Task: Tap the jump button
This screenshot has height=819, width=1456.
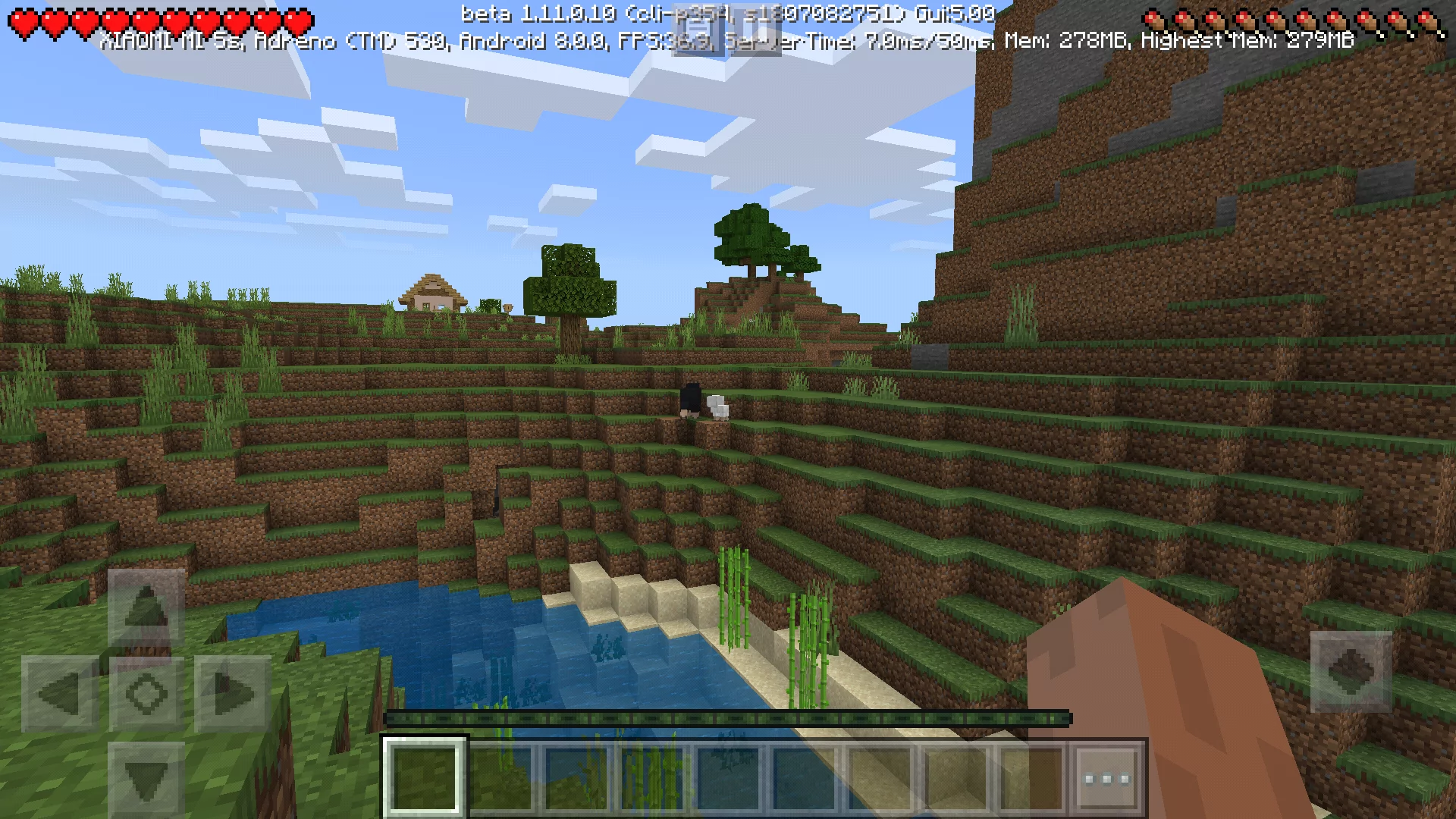Action: [x=1351, y=672]
